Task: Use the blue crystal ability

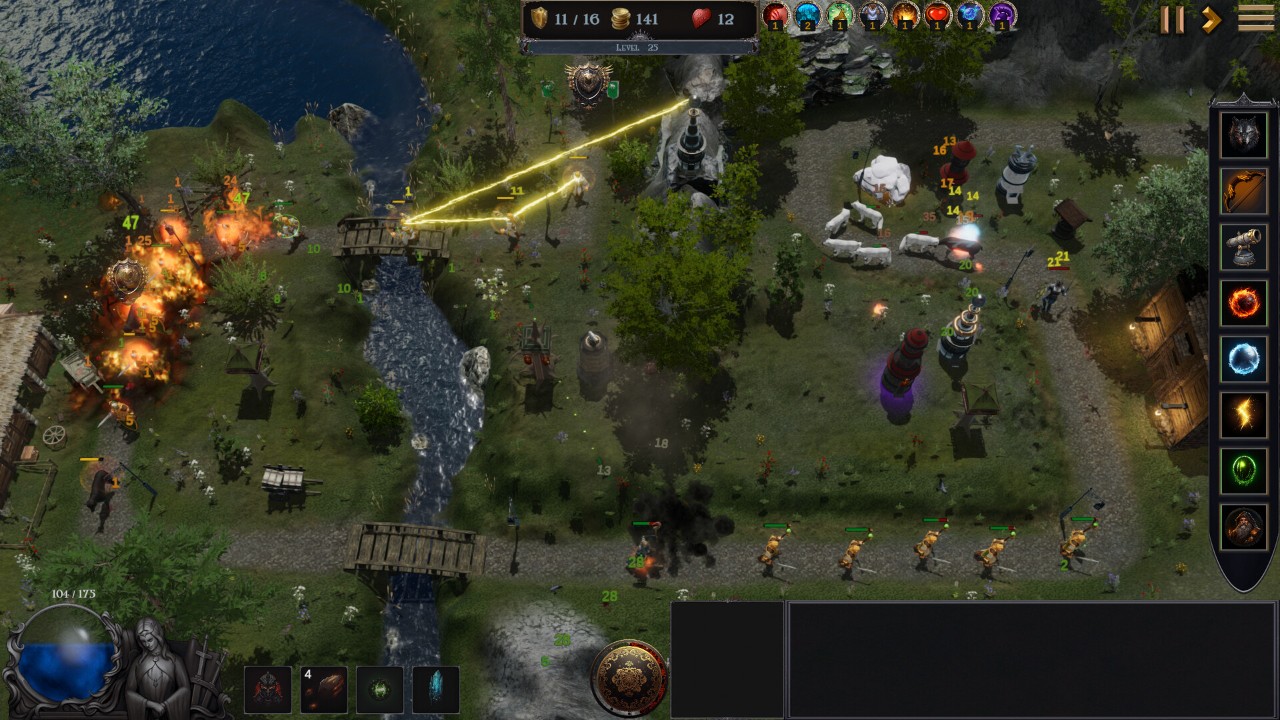Action: tap(436, 690)
